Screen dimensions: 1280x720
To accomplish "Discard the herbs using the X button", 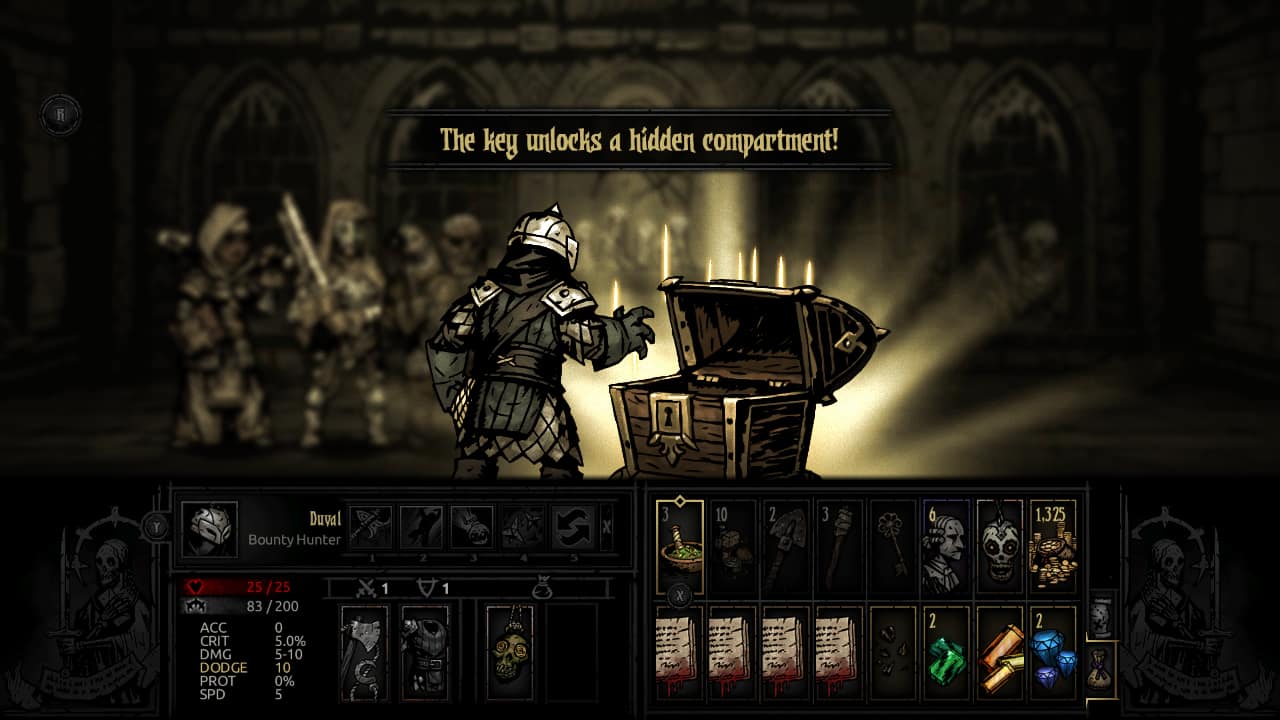I will pos(680,595).
